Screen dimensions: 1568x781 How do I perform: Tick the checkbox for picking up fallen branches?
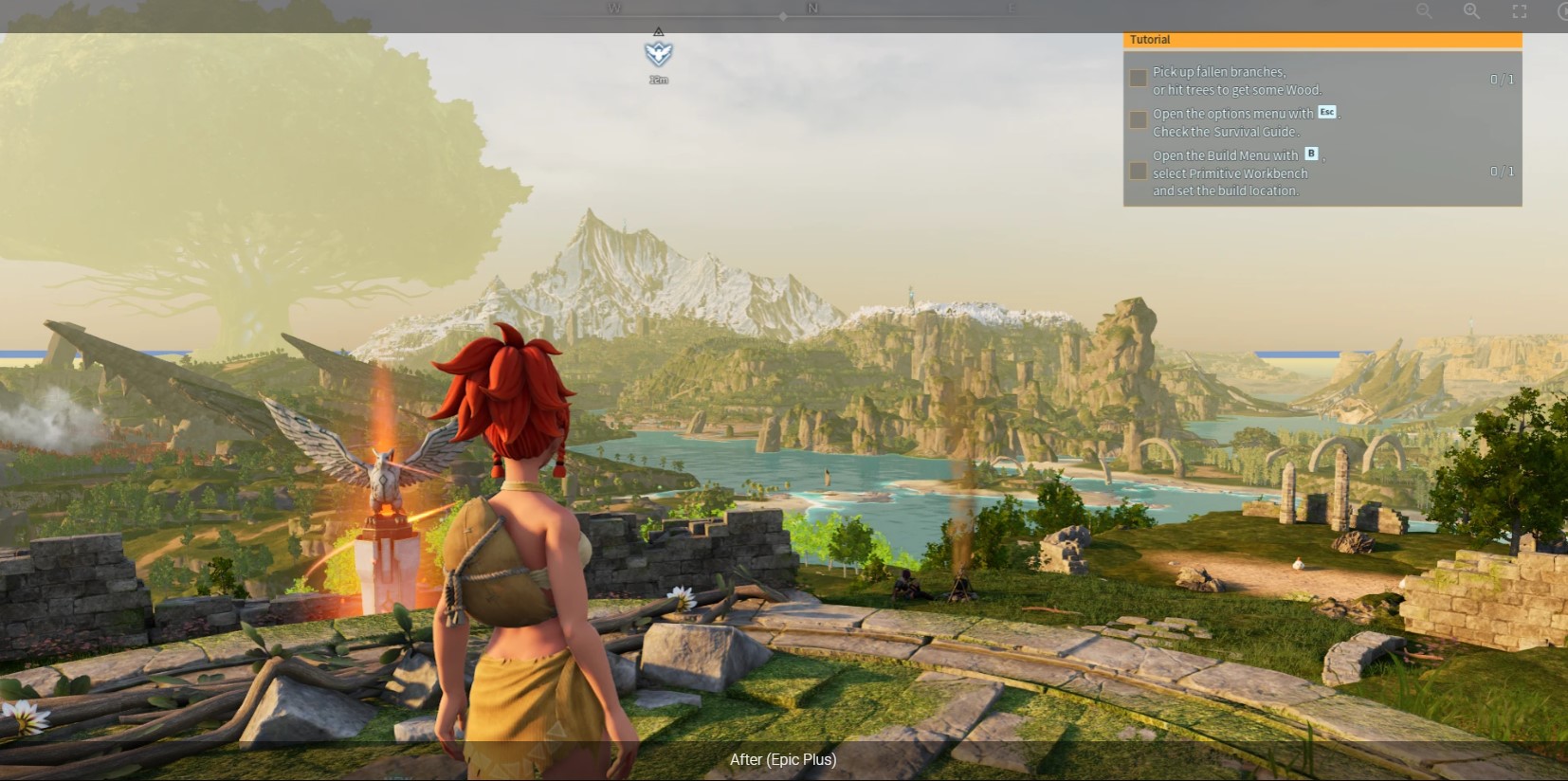pyautogui.click(x=1139, y=79)
